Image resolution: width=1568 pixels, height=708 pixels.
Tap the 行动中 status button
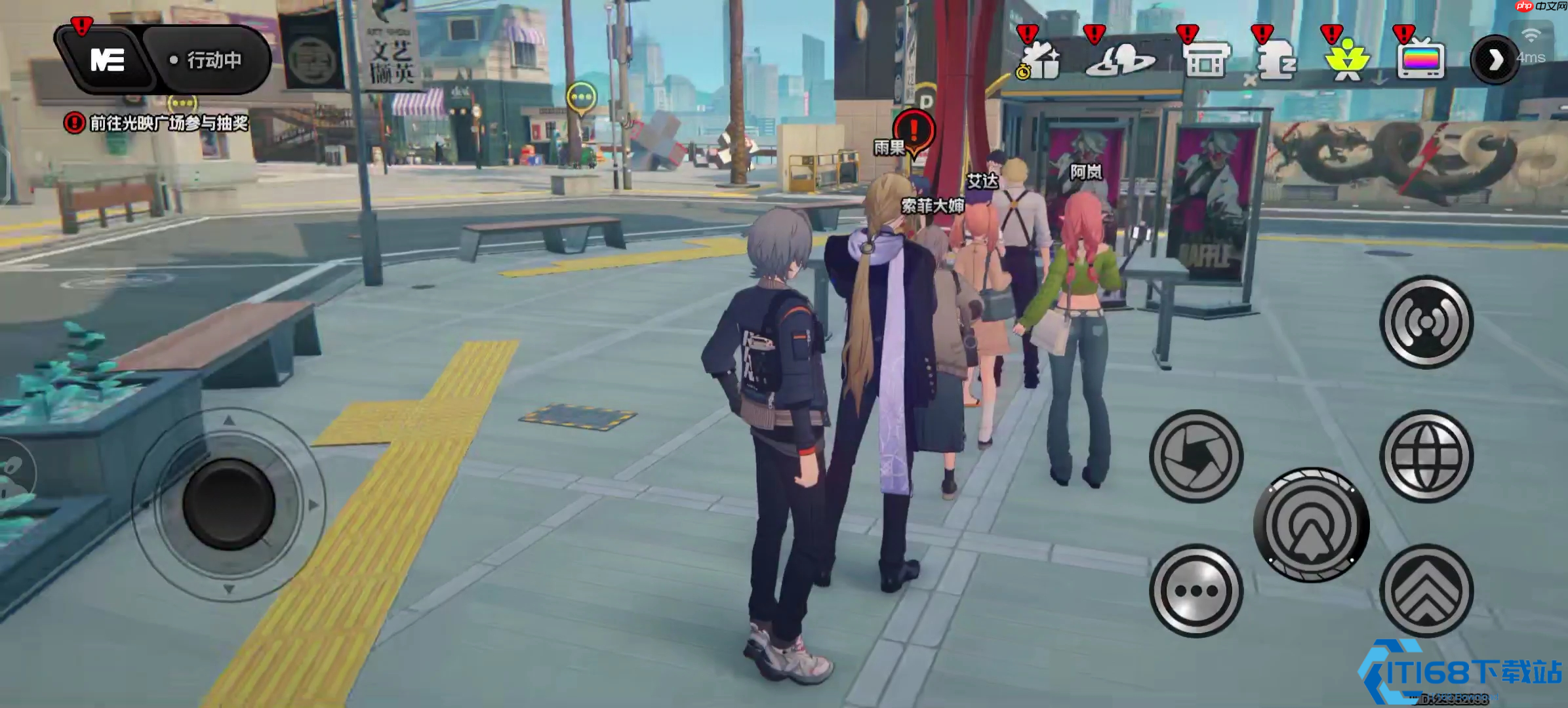click(x=207, y=60)
